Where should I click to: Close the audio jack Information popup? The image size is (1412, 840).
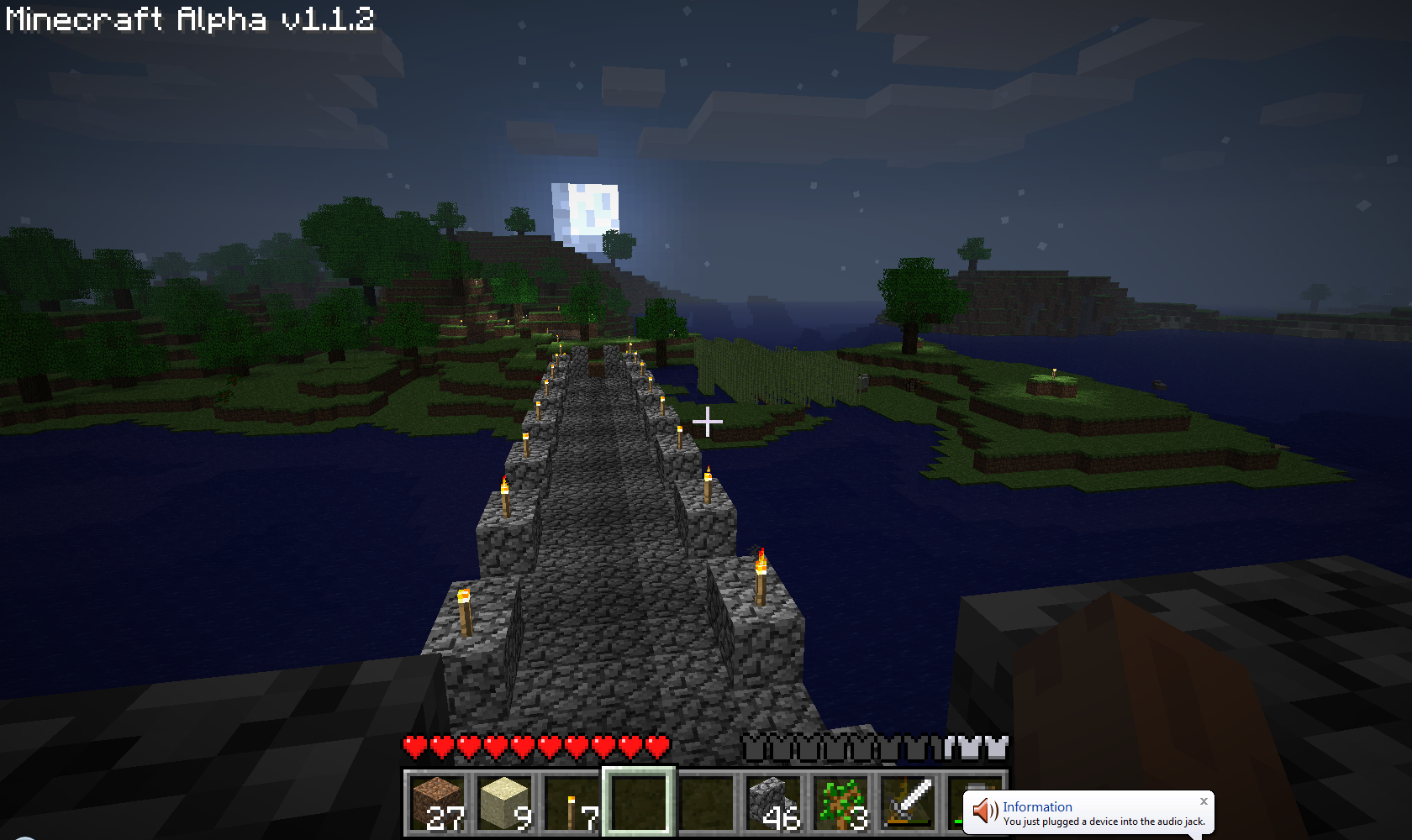1204,801
